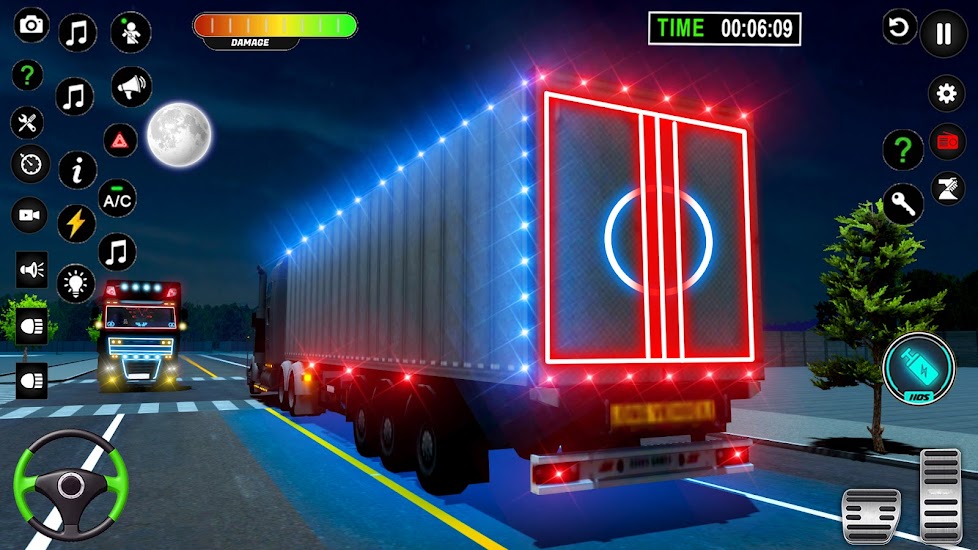Take a screenshot with the camera icon
This screenshot has width=978, height=550.
click(x=32, y=26)
